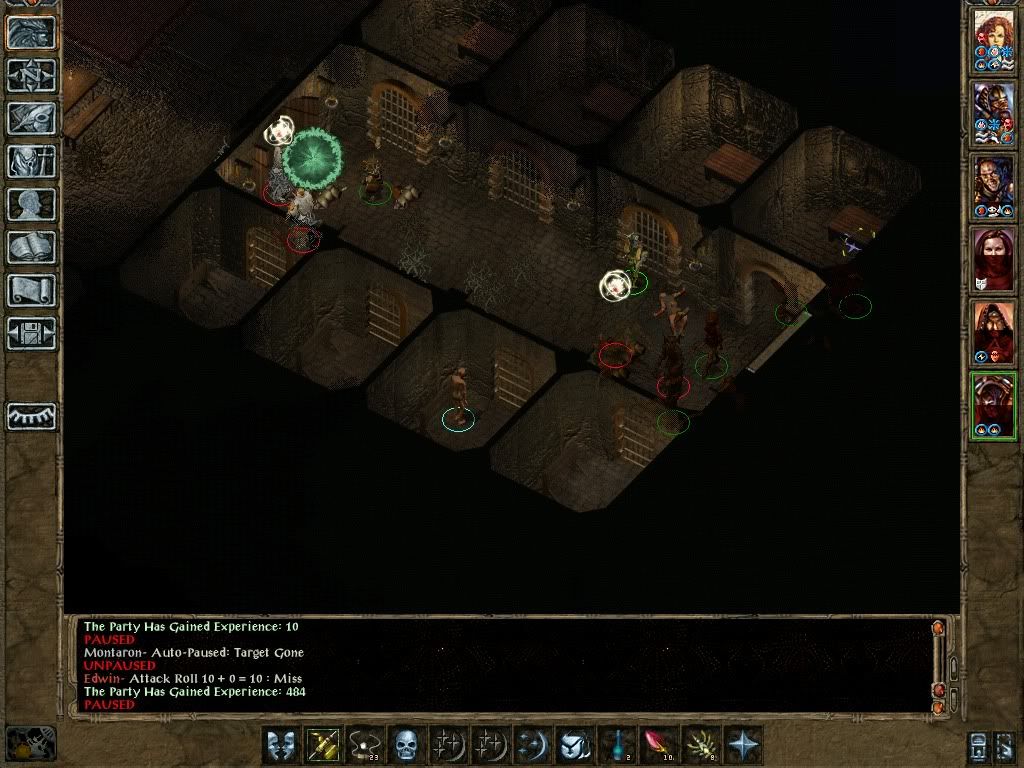
Task: Choose the green-bordered last party portrait
Action: pos(994,405)
